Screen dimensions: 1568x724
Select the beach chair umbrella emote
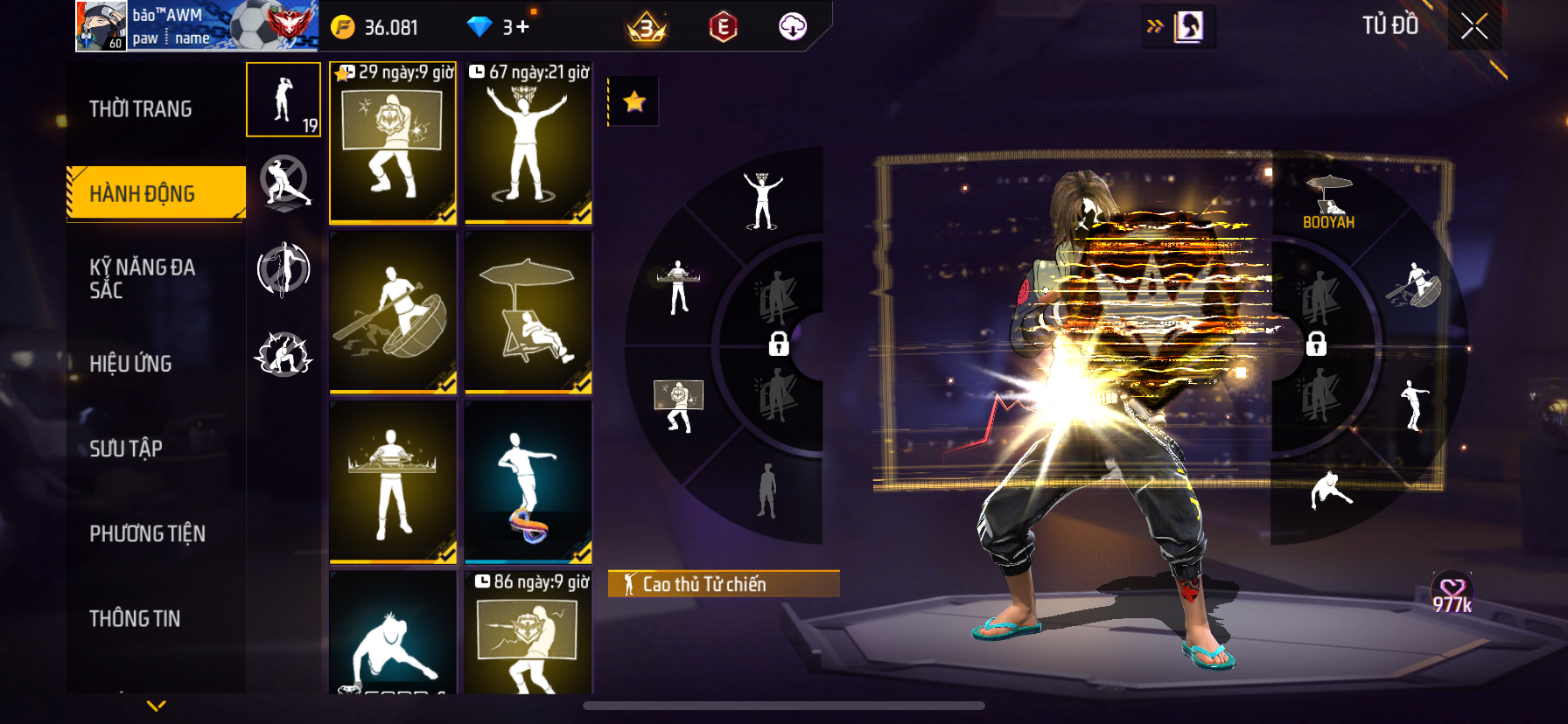[x=528, y=311]
